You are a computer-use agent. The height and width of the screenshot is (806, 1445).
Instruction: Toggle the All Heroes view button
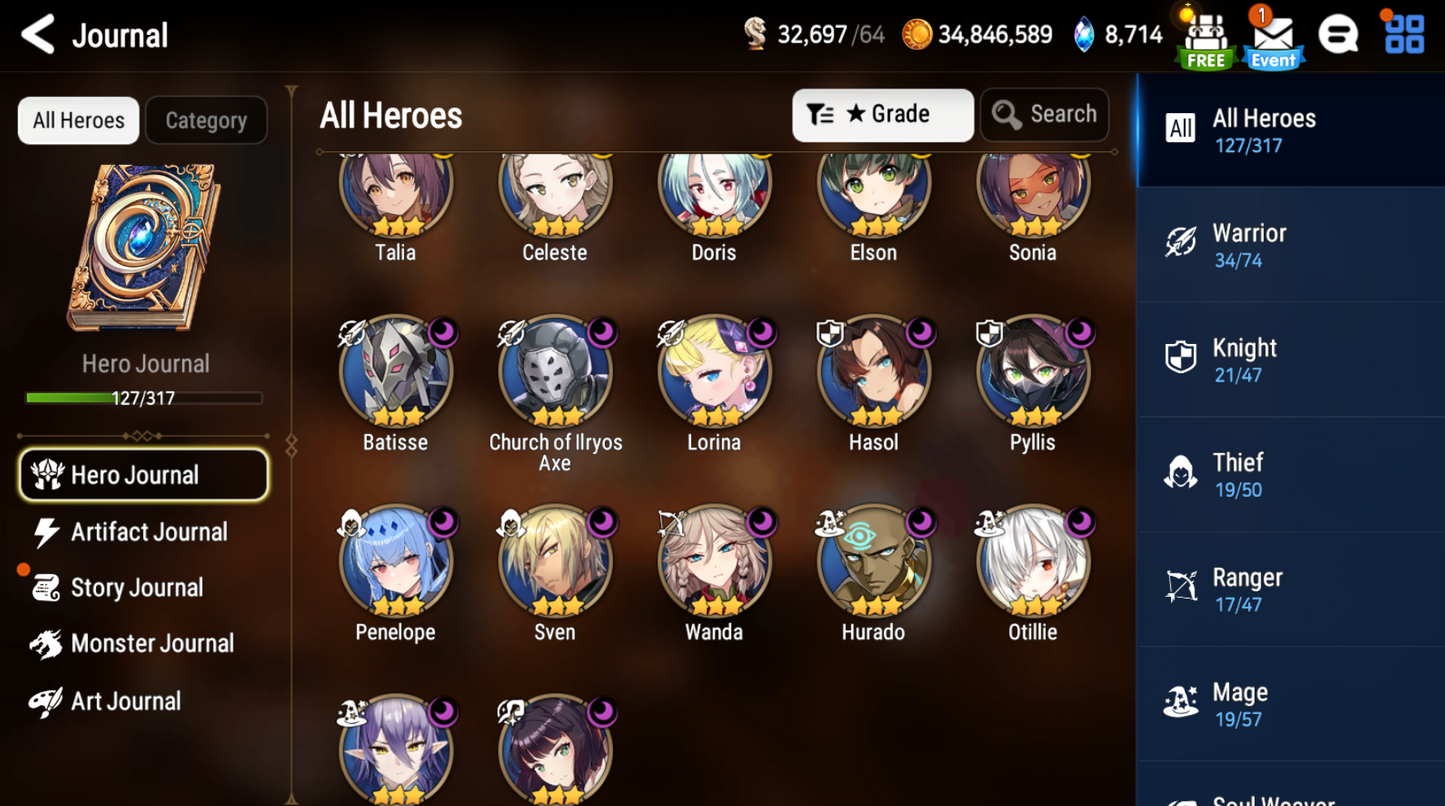point(77,120)
